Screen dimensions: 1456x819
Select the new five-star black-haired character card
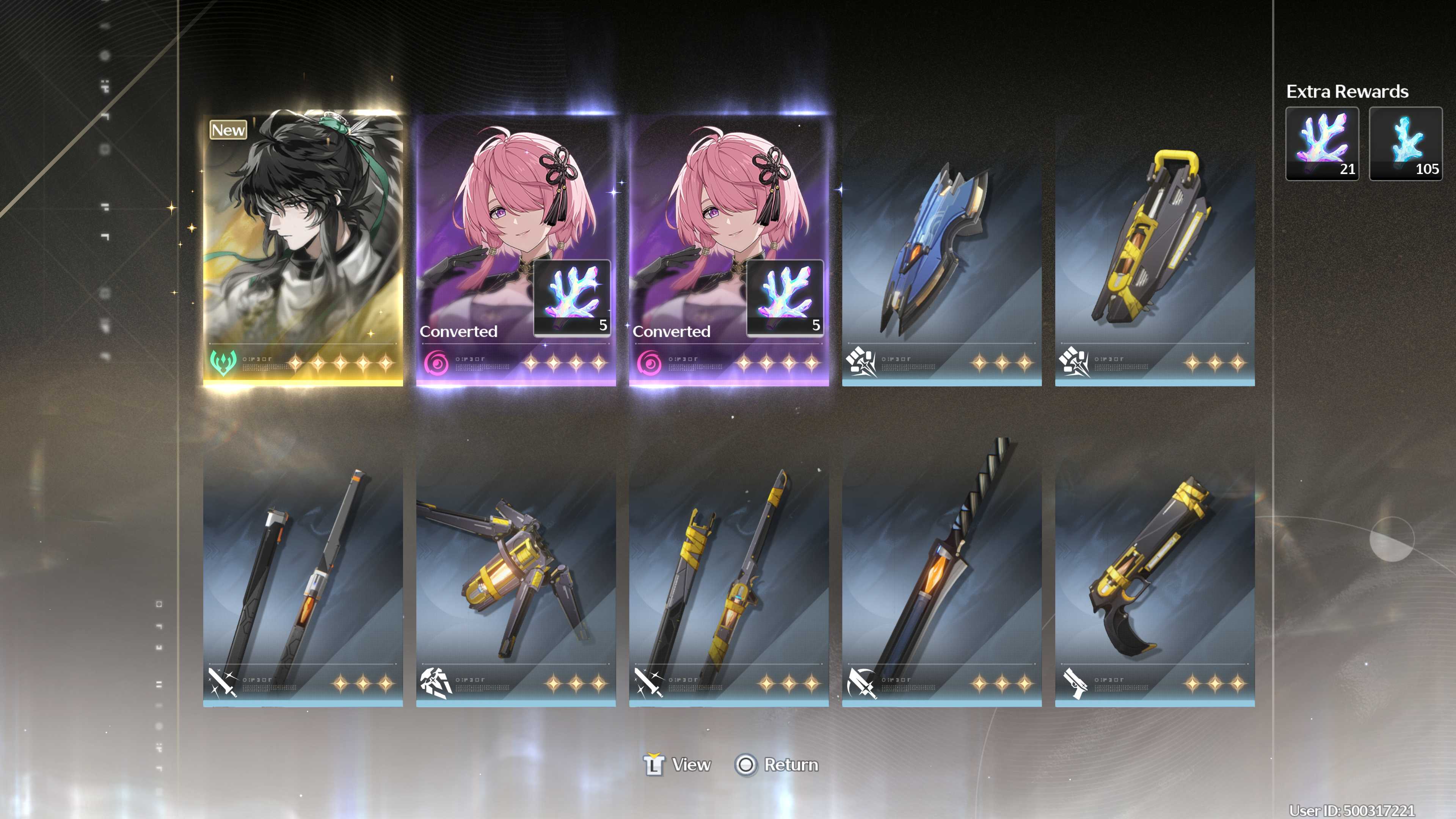pyautogui.click(x=303, y=249)
